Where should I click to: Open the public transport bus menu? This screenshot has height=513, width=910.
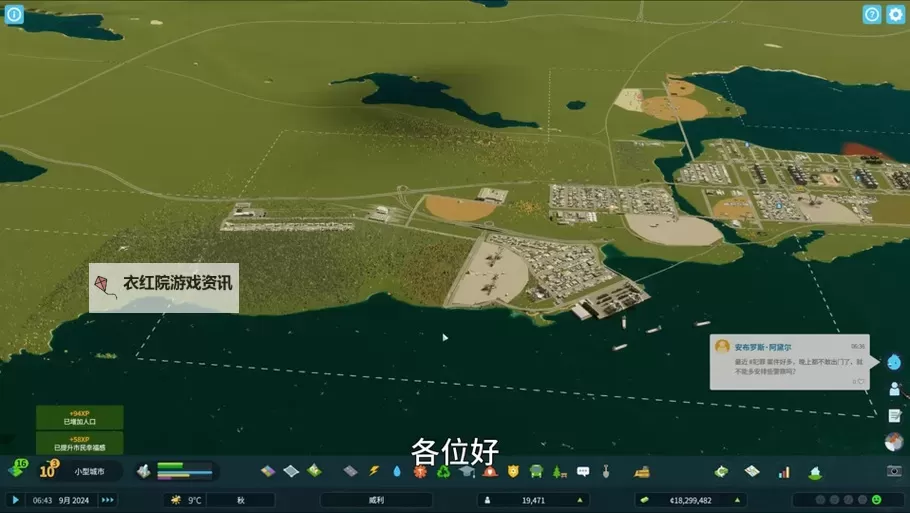(x=536, y=471)
